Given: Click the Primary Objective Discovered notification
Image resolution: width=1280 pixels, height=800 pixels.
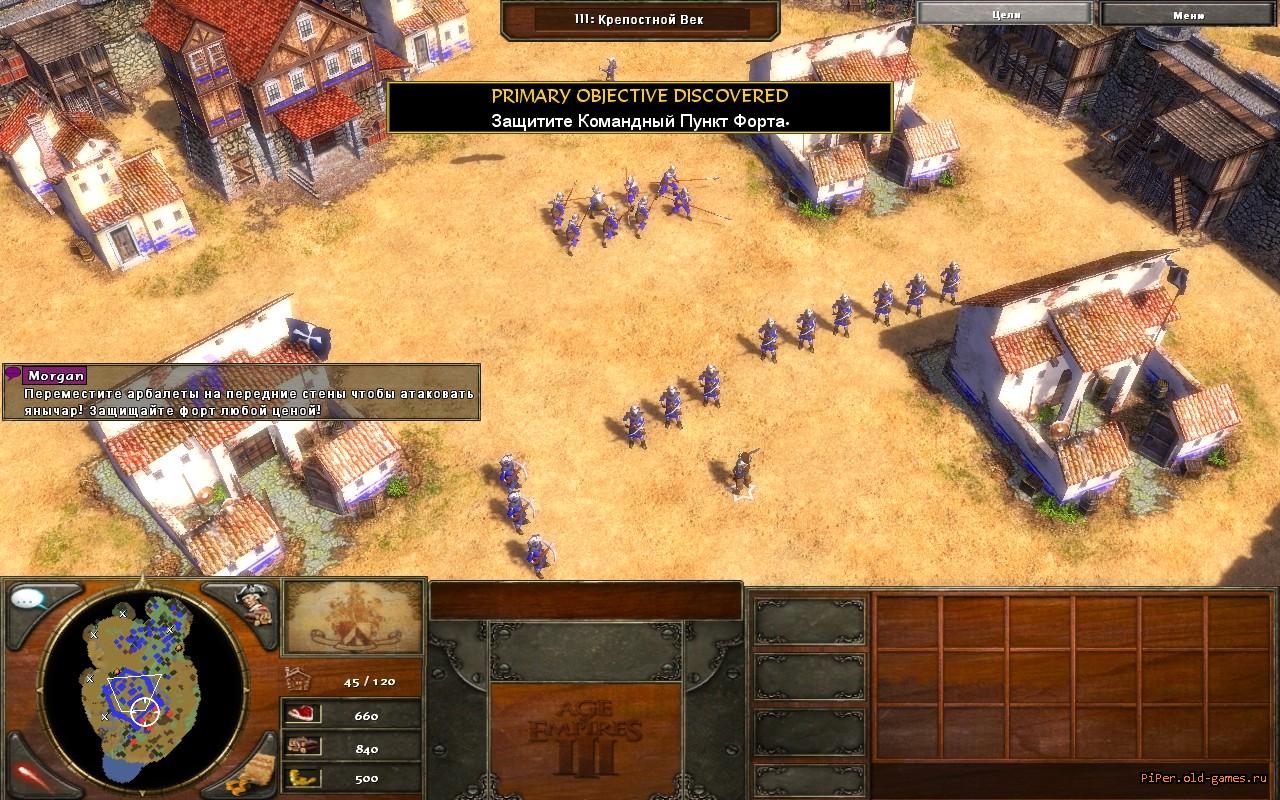Looking at the screenshot, I should pos(640,108).
